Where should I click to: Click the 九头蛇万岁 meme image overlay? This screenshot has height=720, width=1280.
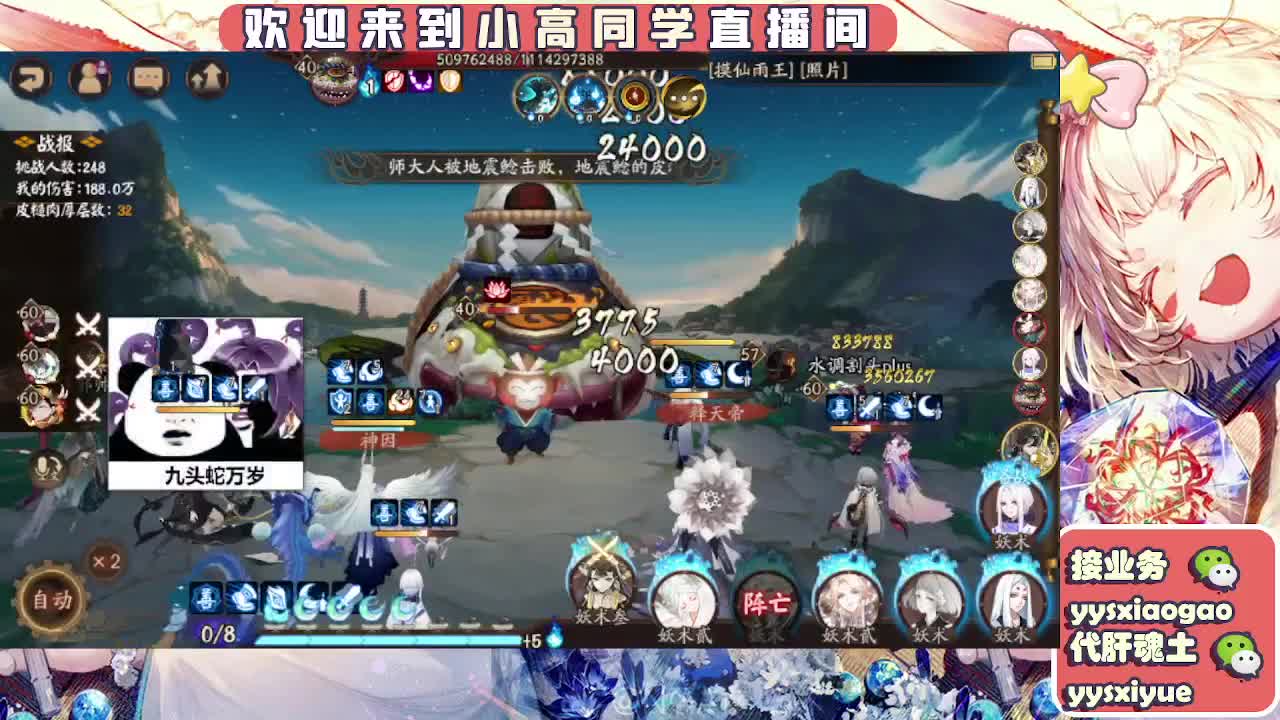point(207,400)
